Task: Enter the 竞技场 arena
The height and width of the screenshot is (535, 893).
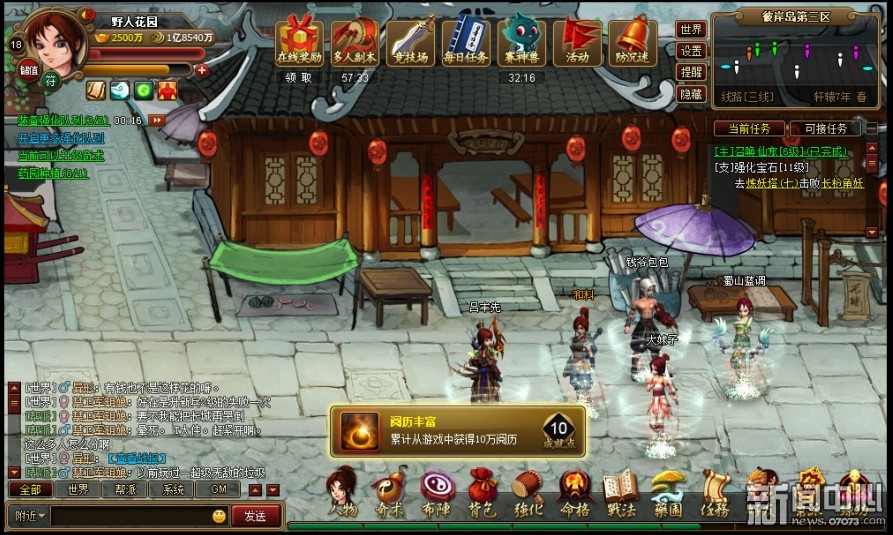Action: click(x=410, y=41)
